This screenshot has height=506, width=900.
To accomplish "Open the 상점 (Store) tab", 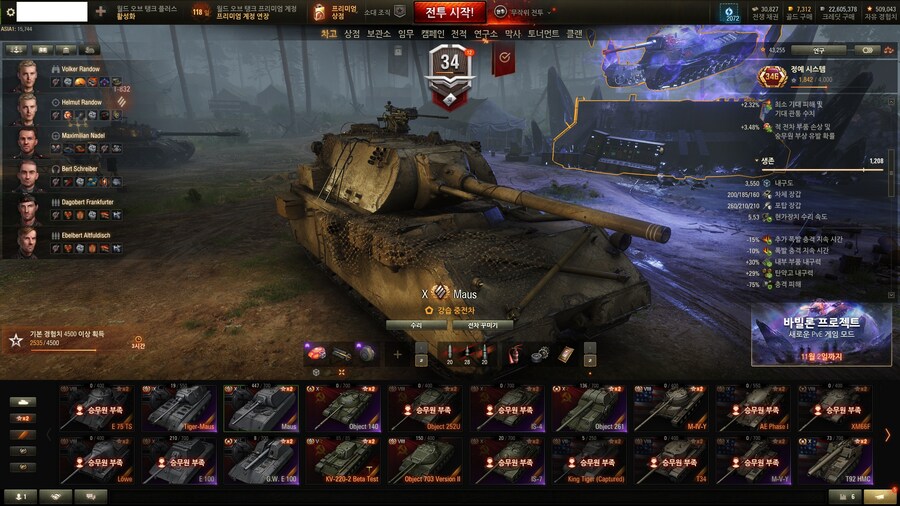I will [352, 34].
